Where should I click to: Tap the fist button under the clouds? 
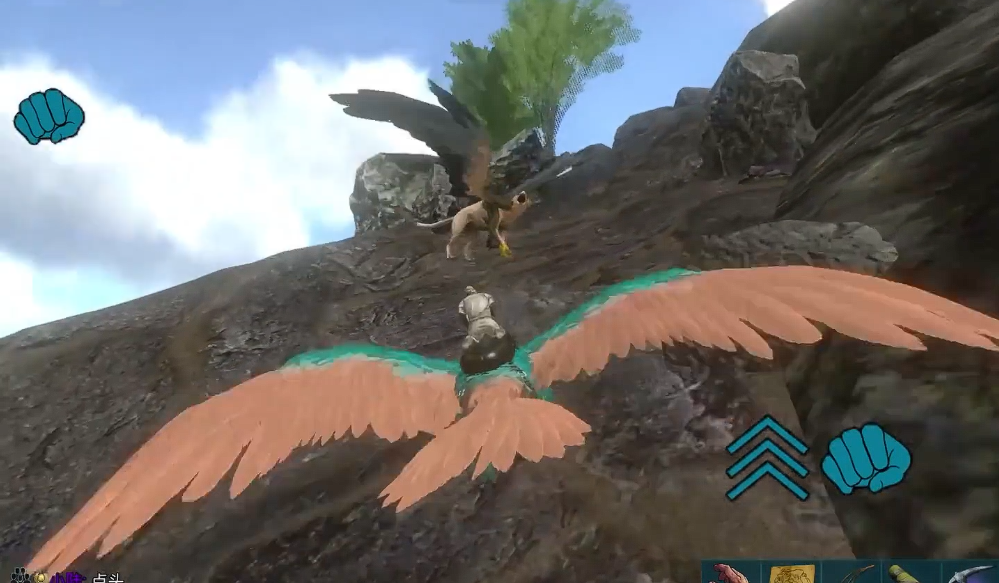click(x=49, y=116)
